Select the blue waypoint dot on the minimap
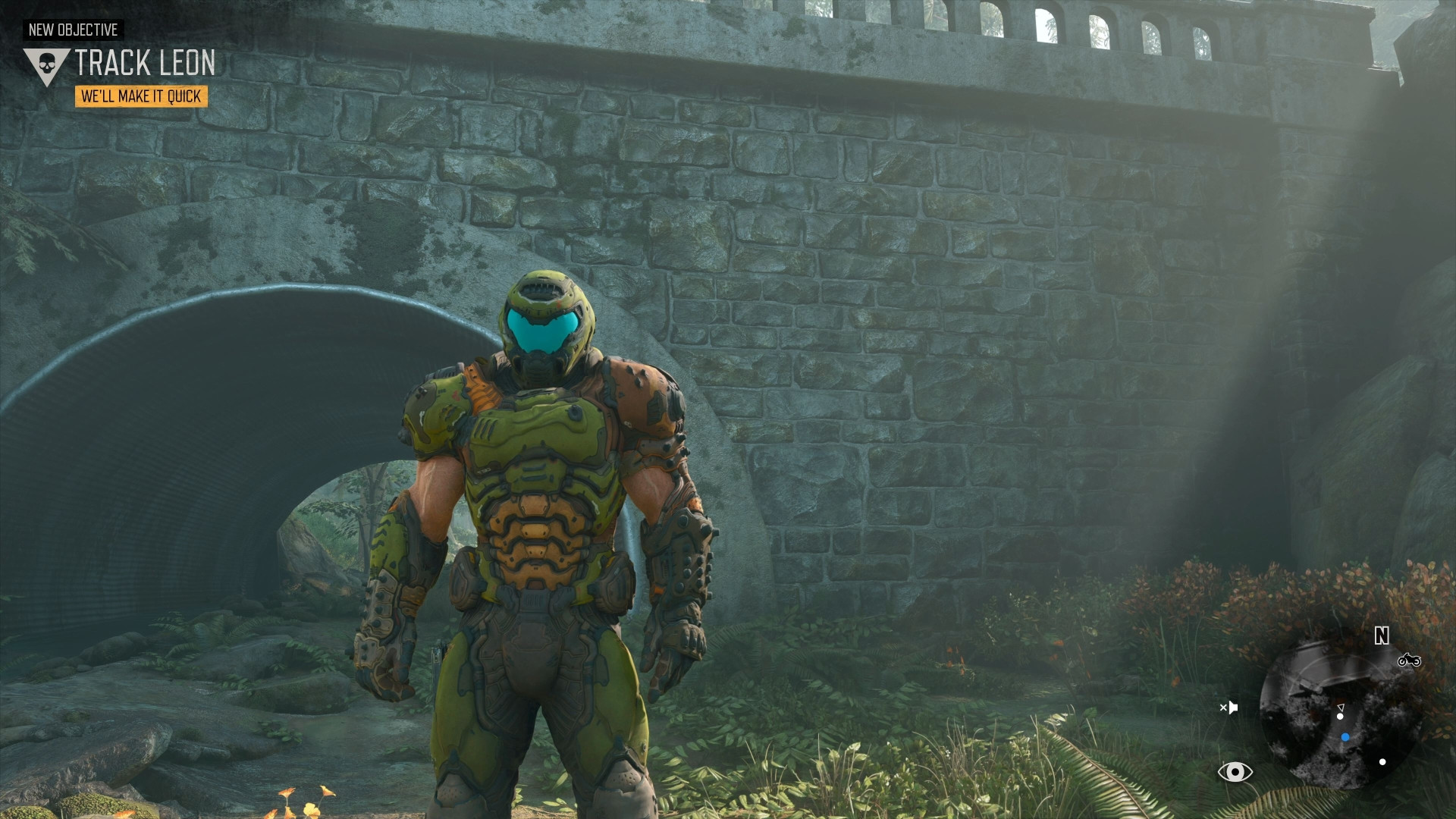 coord(1345,737)
